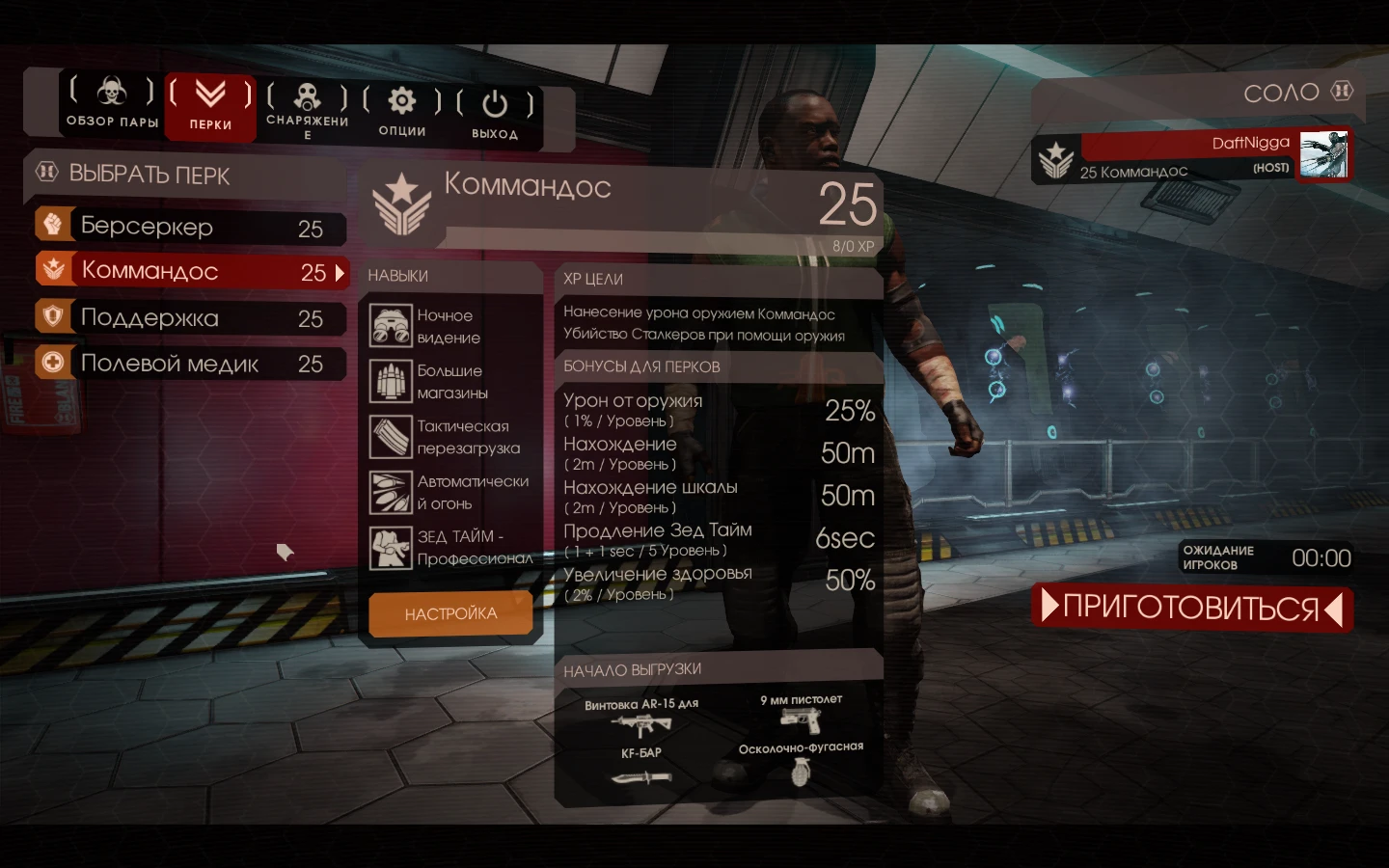
Task: Choose the Тактическая перезагрузка skill
Action: point(390,436)
